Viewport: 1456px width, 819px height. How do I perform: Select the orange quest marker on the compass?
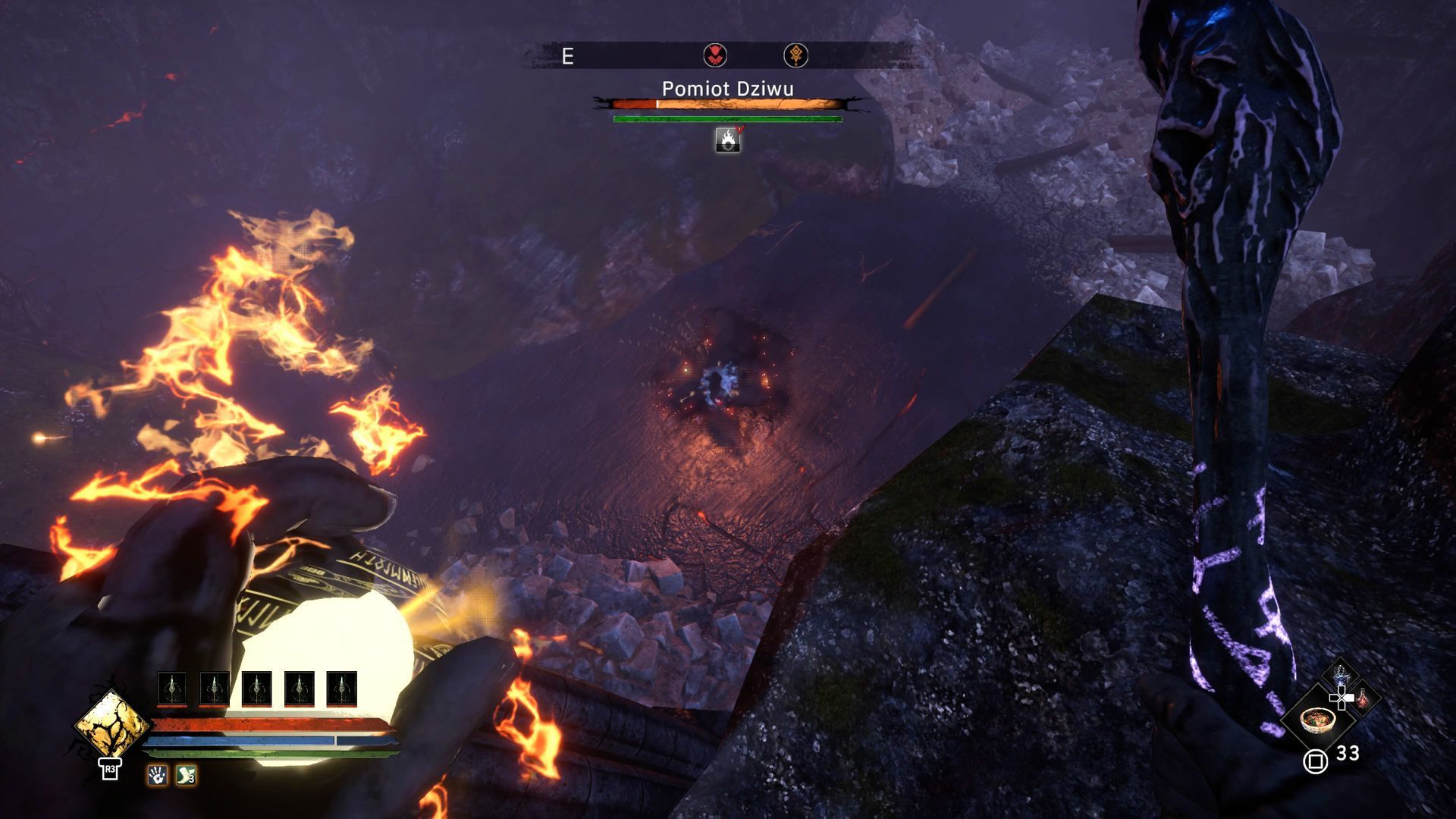(795, 55)
